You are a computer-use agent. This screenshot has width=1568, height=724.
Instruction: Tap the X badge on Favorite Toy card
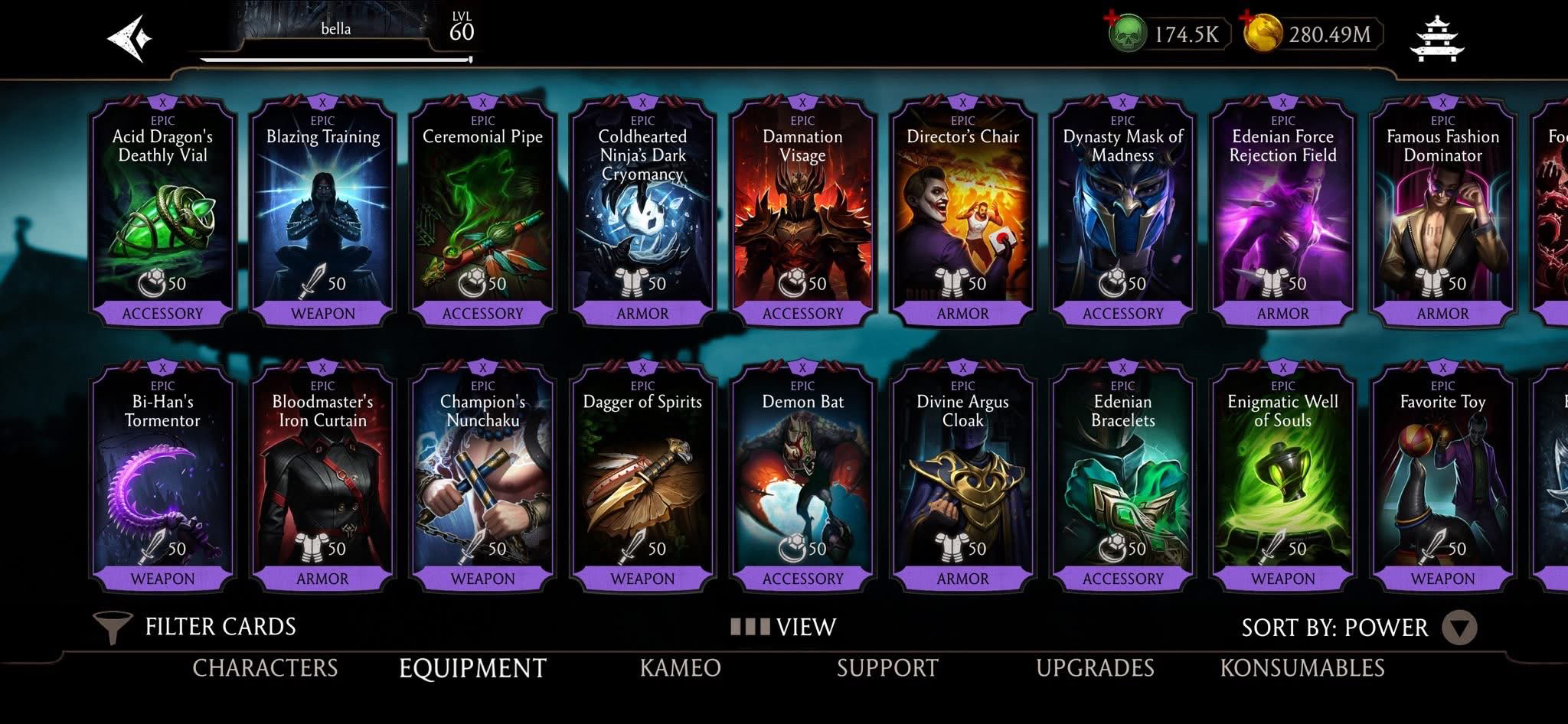[1441, 367]
